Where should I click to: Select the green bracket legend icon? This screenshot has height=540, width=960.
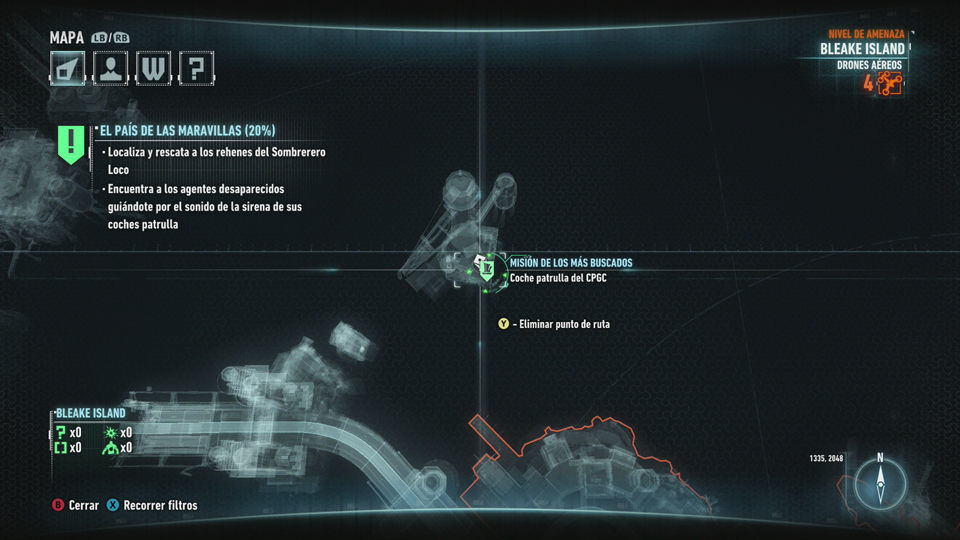pyautogui.click(x=61, y=448)
